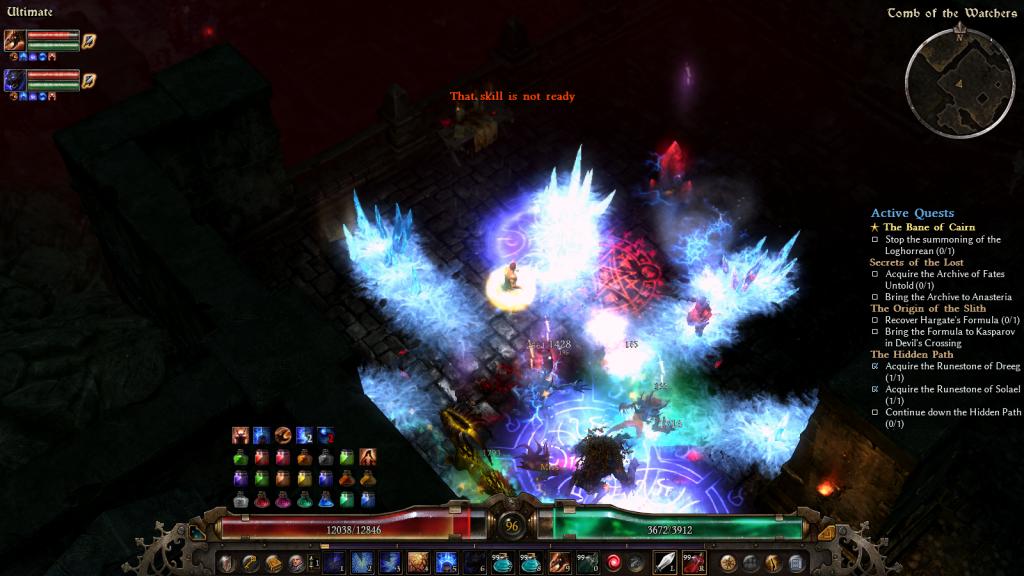Activate the red swirl orb skill
Screen dimensions: 1024x576
(613, 562)
